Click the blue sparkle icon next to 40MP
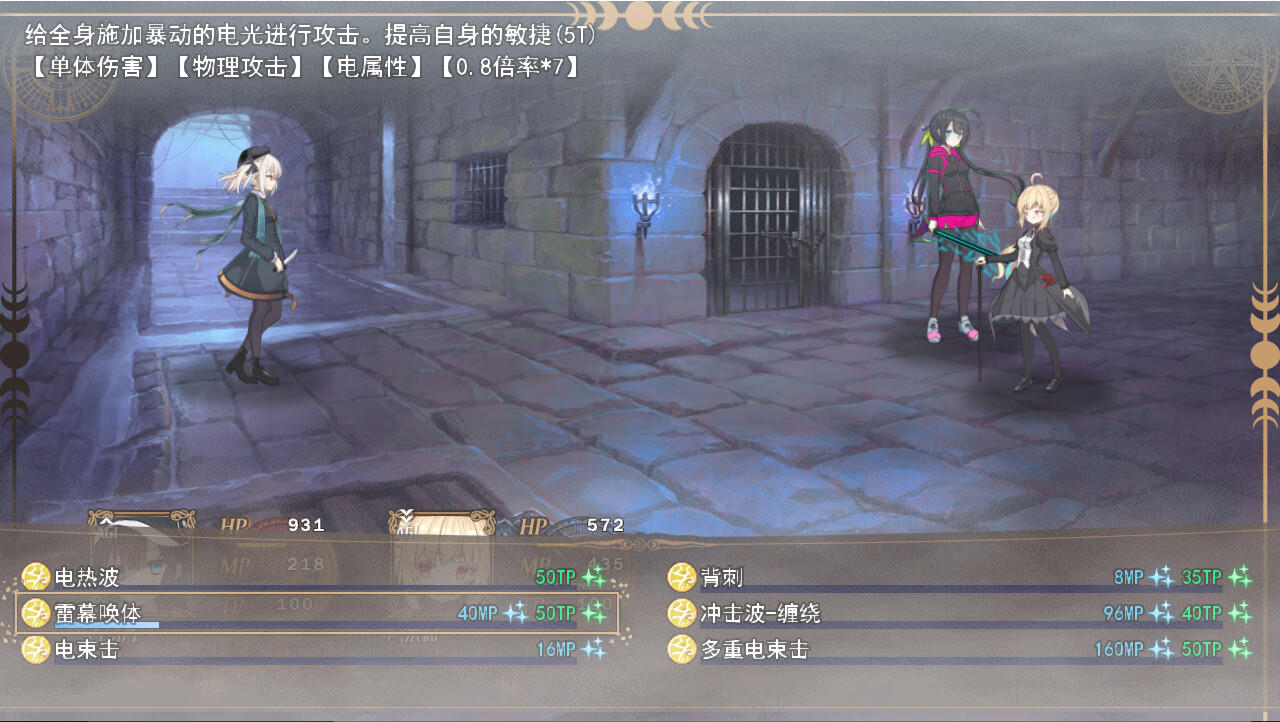1280x722 pixels. click(514, 612)
